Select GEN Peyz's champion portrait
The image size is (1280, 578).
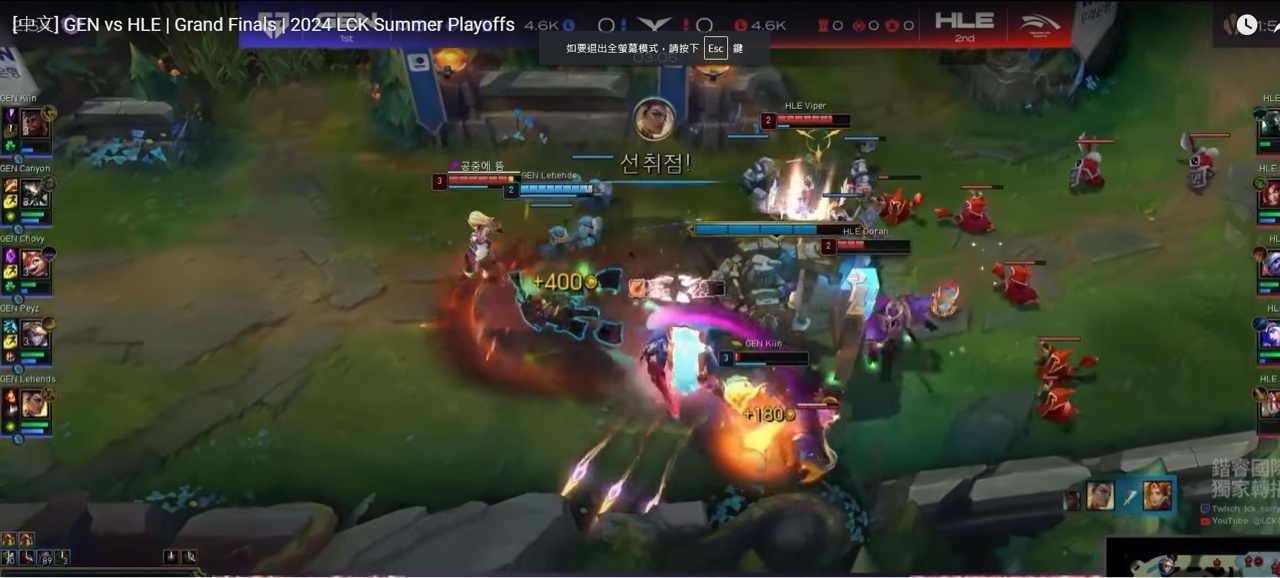35,334
